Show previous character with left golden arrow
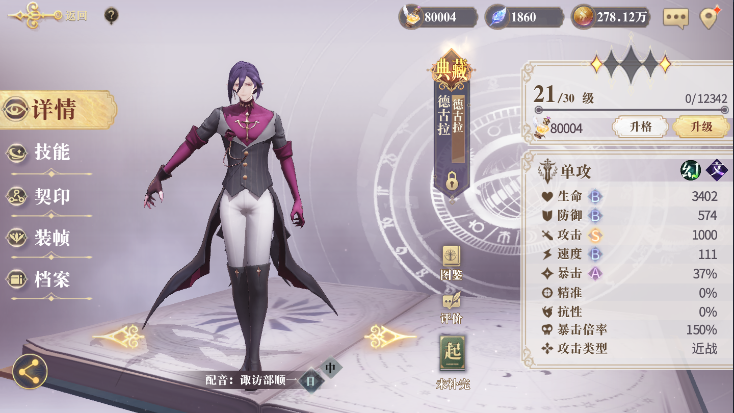This screenshot has width=734, height=413. [x=118, y=336]
